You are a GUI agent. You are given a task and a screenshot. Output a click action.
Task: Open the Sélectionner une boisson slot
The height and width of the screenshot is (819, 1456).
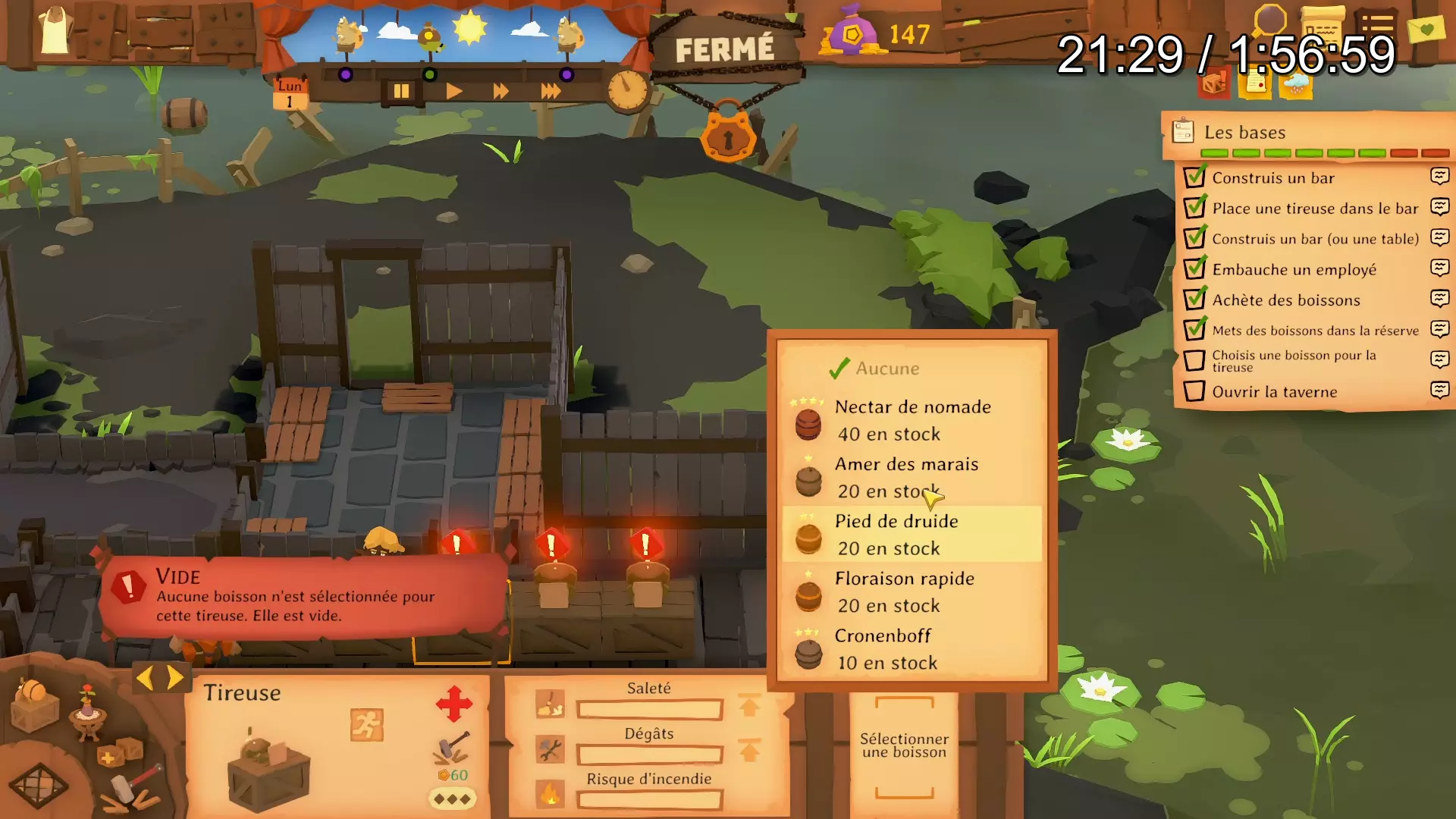click(904, 746)
